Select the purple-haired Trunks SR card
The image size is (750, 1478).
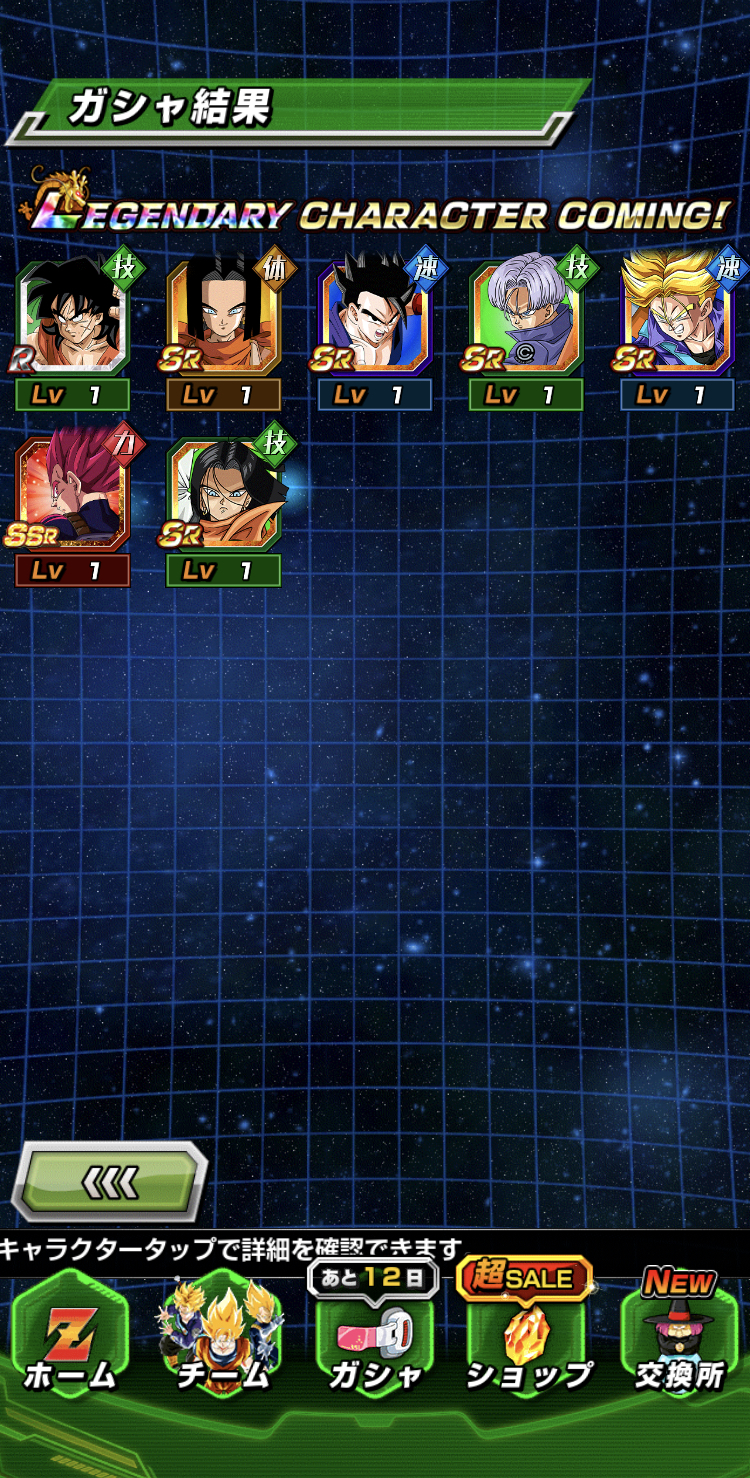526,318
